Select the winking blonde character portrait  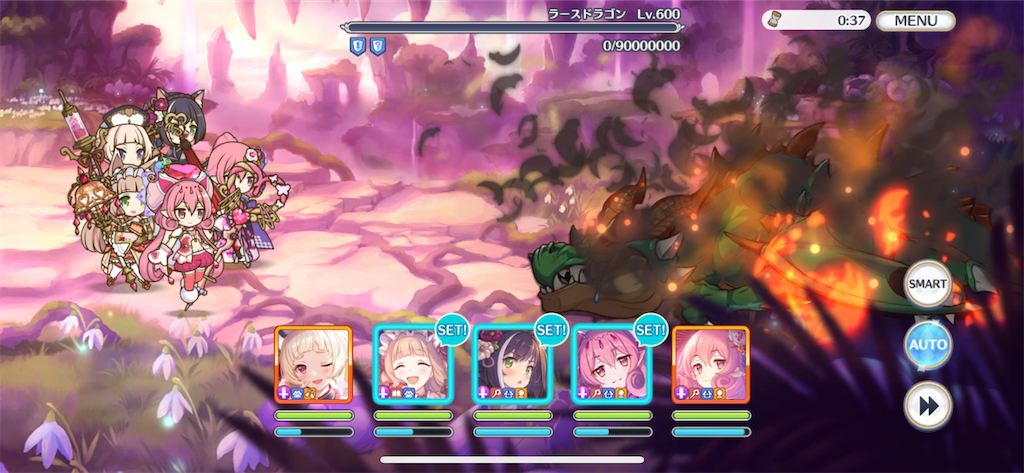(x=313, y=364)
